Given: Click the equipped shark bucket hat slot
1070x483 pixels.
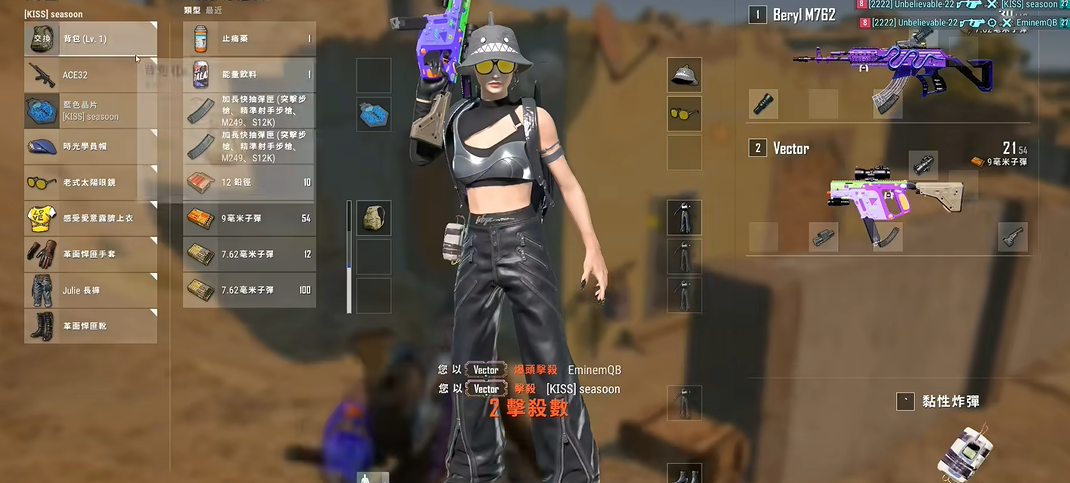Looking at the screenshot, I should [x=684, y=75].
